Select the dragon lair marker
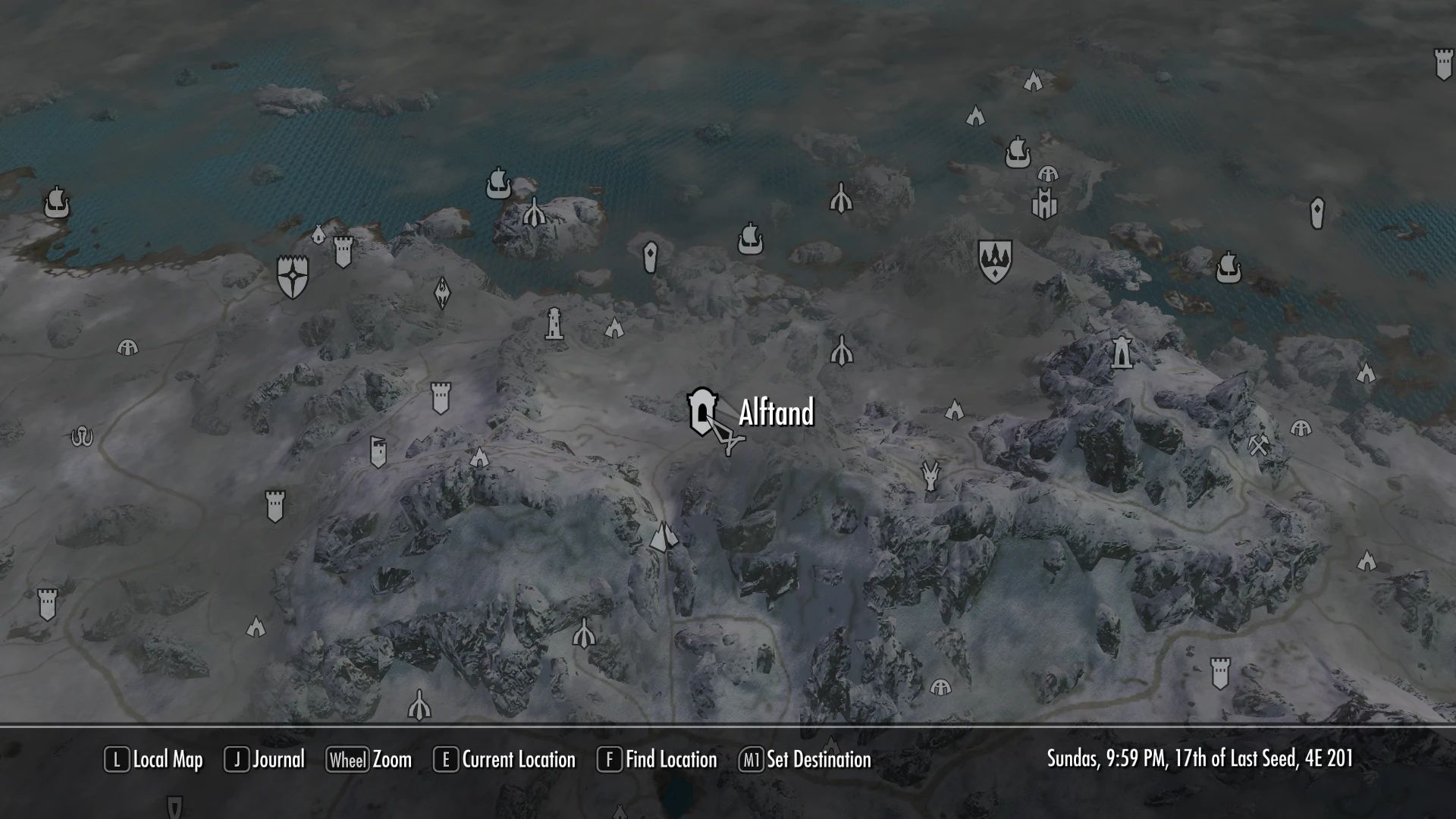Image resolution: width=1456 pixels, height=819 pixels. [930, 475]
